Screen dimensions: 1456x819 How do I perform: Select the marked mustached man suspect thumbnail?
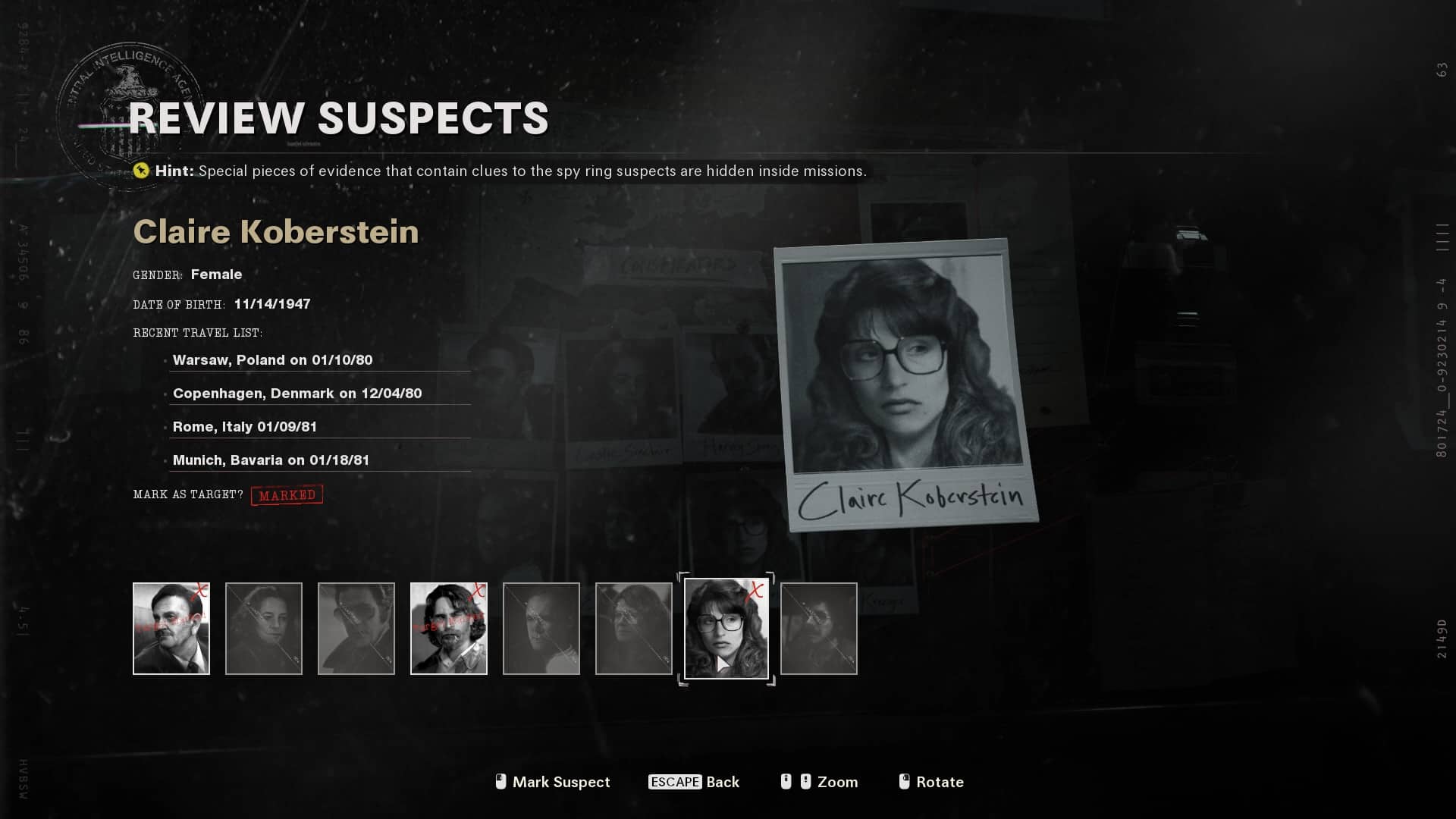tap(171, 628)
